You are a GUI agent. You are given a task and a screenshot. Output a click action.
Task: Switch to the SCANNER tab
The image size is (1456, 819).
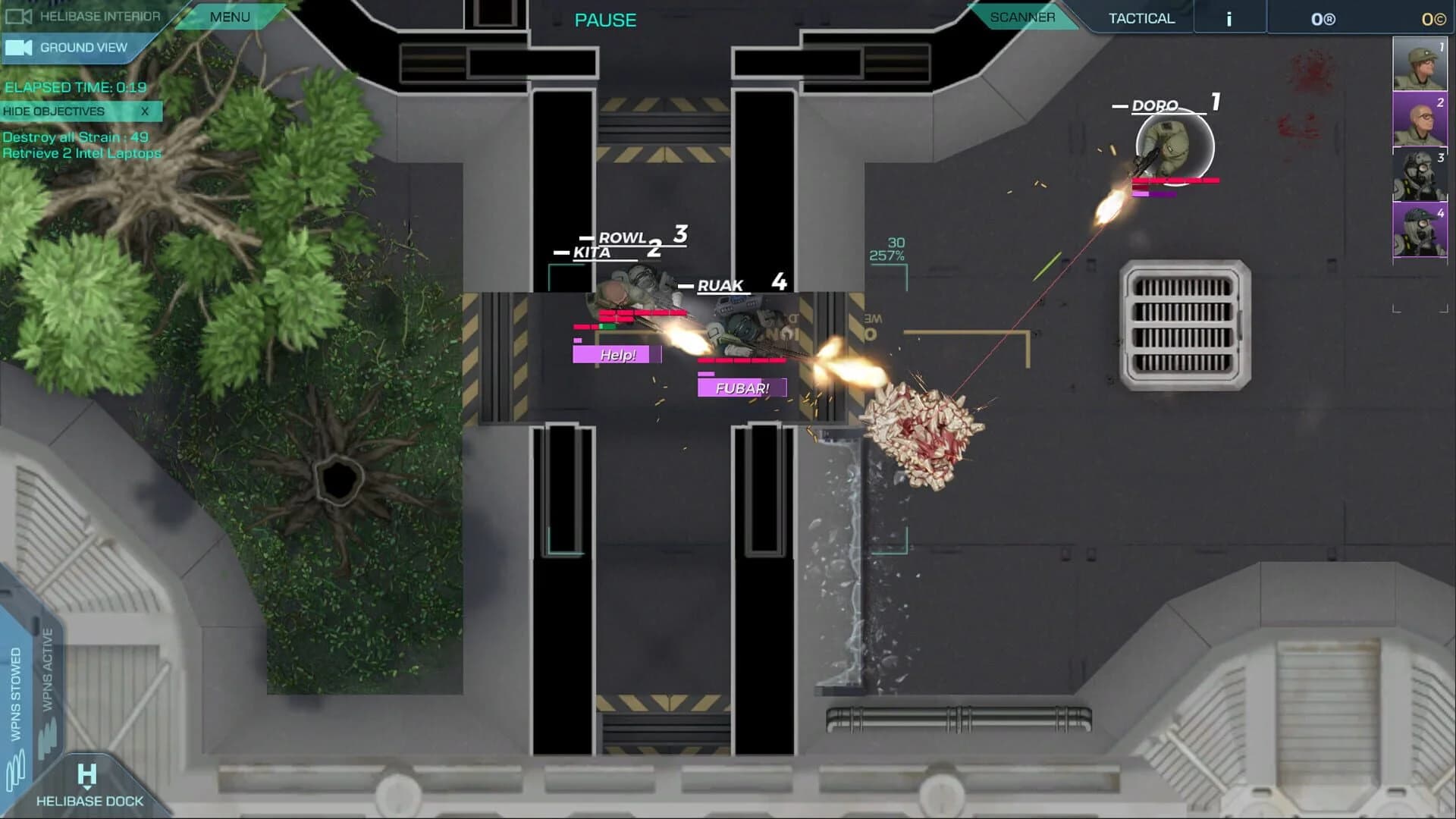coord(1024,17)
